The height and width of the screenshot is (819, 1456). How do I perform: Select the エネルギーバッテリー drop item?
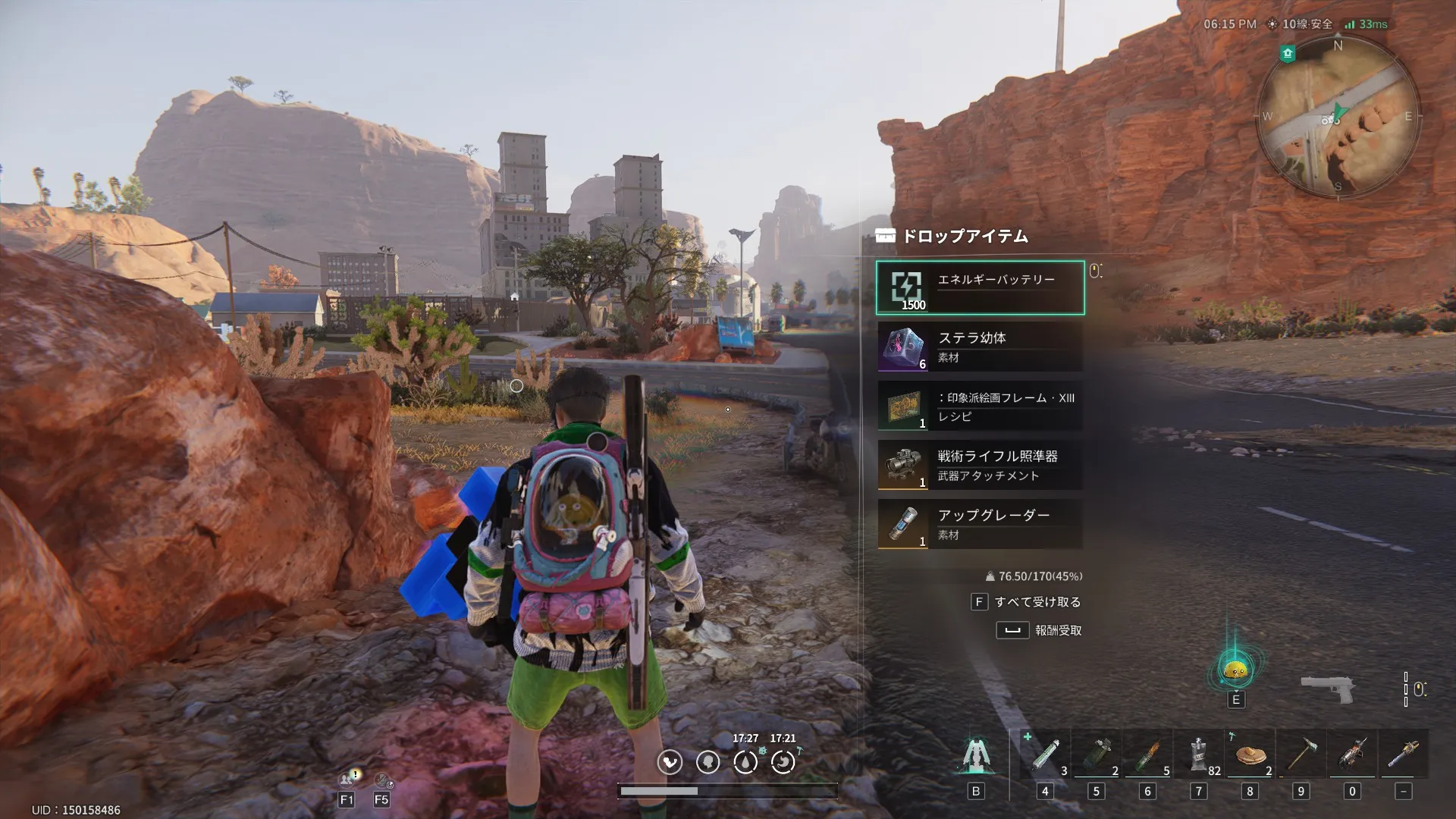click(x=980, y=287)
